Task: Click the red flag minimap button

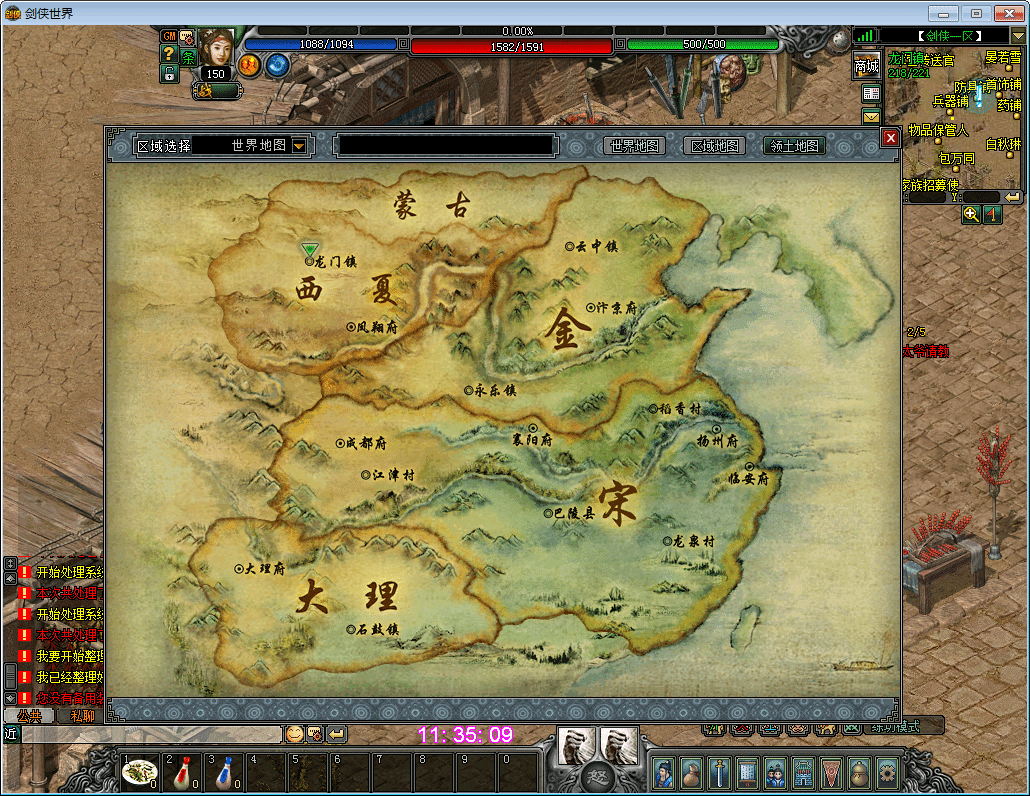Action: click(993, 214)
